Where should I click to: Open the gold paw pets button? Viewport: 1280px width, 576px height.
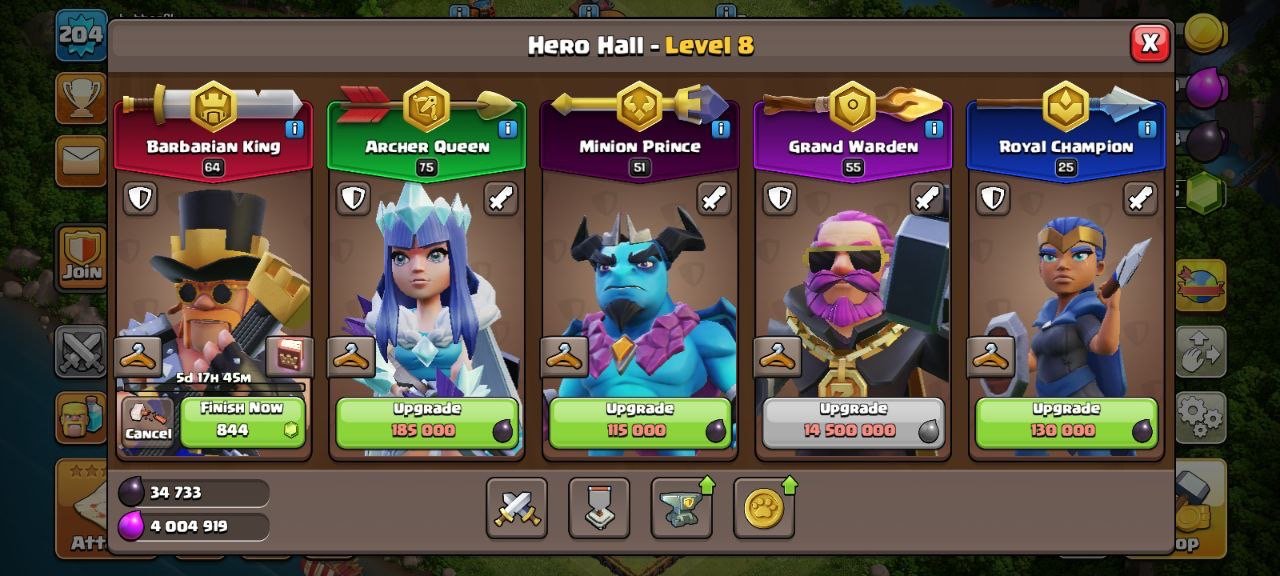click(763, 508)
